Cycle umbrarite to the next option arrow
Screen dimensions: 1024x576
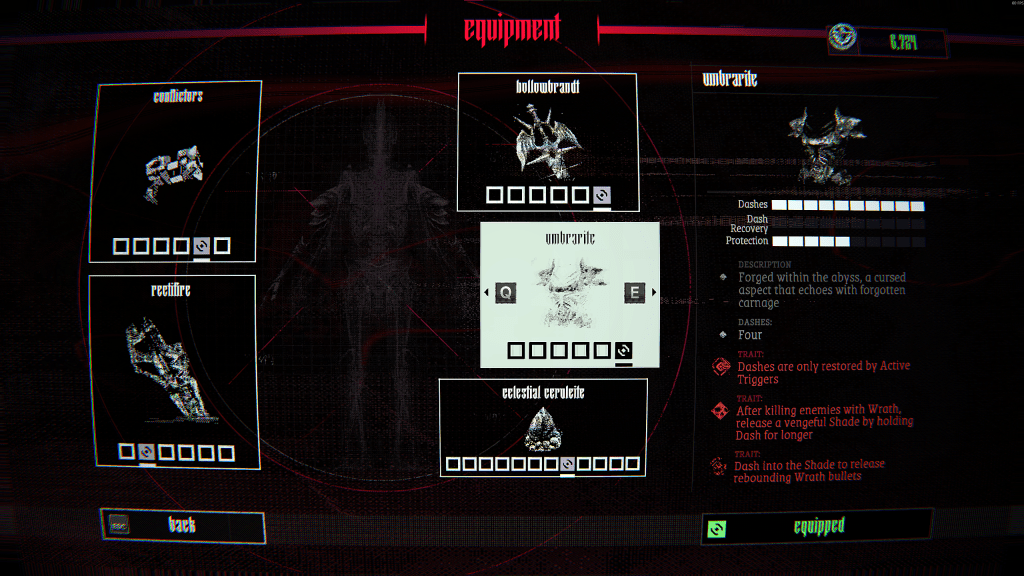(655, 292)
